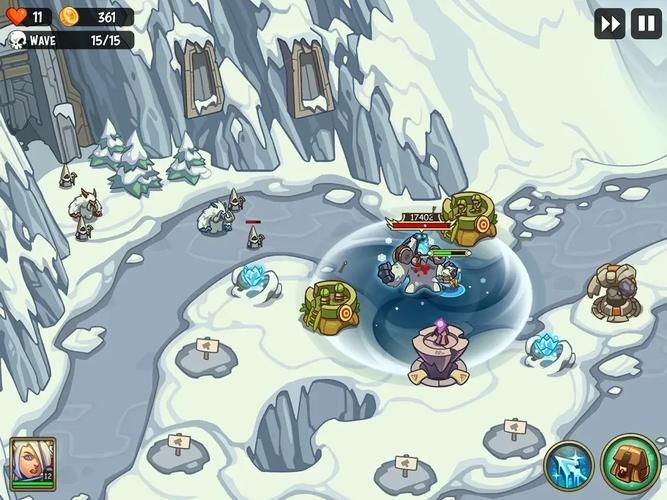667x500 pixels.
Task: Select the hero portrait
Action: click(32, 464)
